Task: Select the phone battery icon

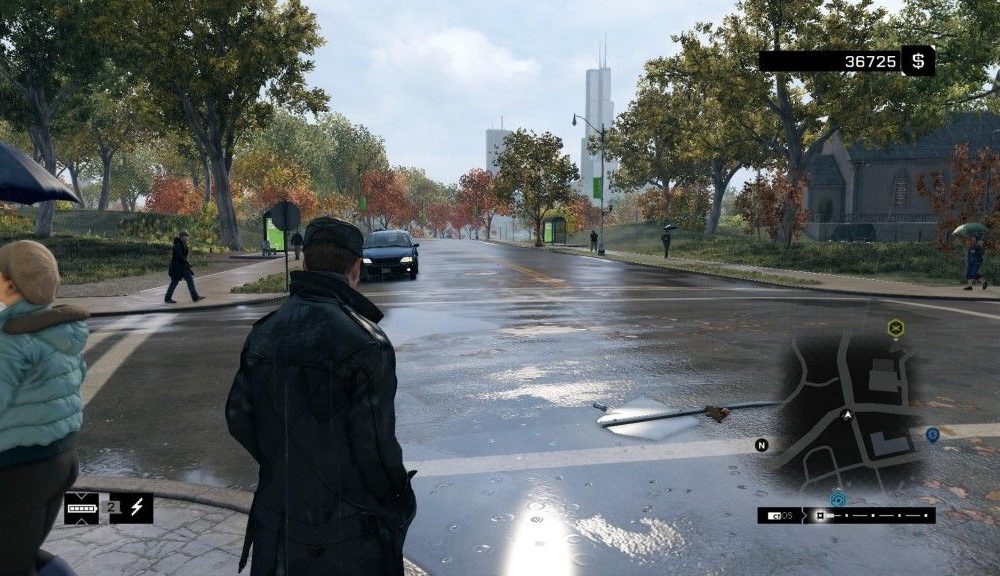Action: [x=81, y=508]
